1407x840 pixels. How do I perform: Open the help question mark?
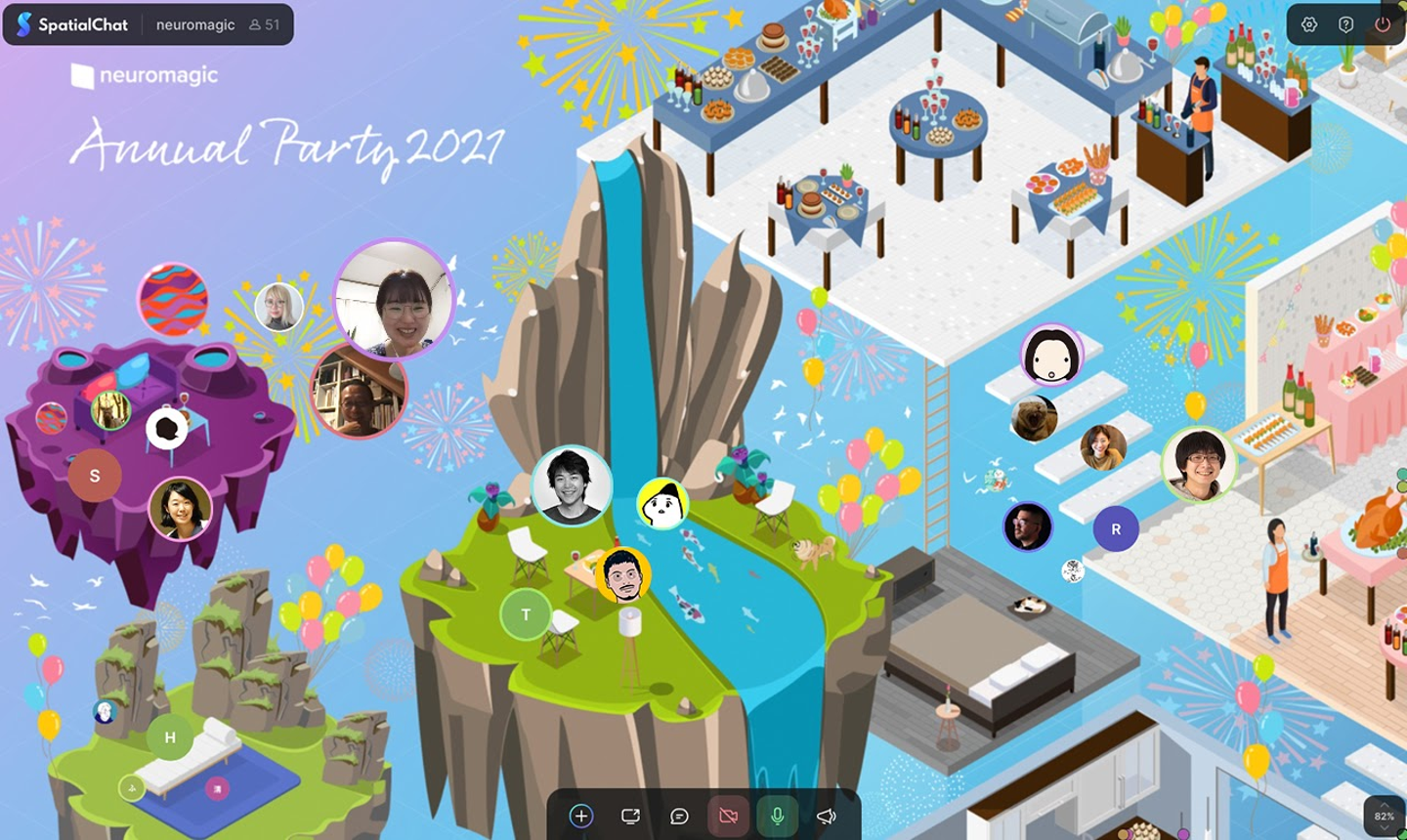1345,24
